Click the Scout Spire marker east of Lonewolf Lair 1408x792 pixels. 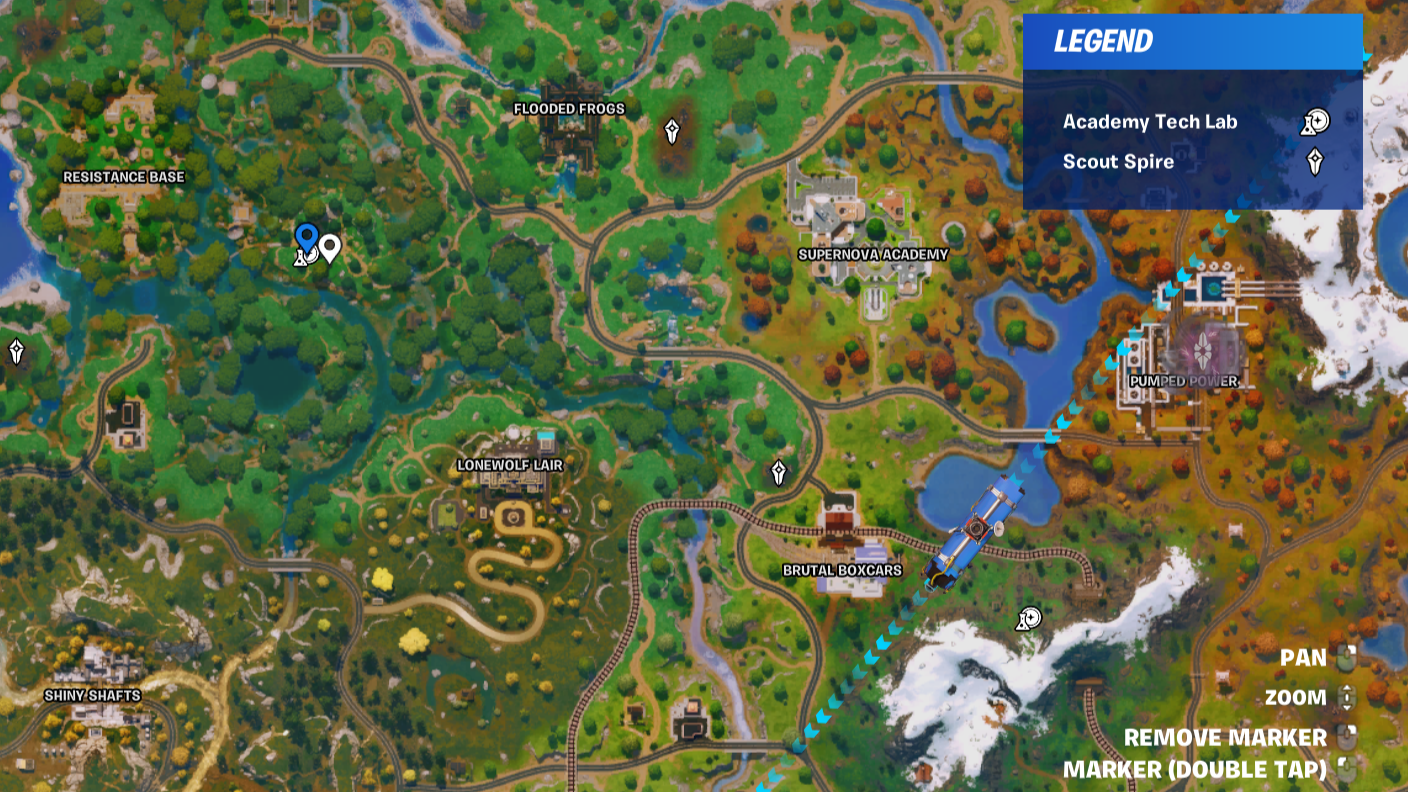[779, 472]
